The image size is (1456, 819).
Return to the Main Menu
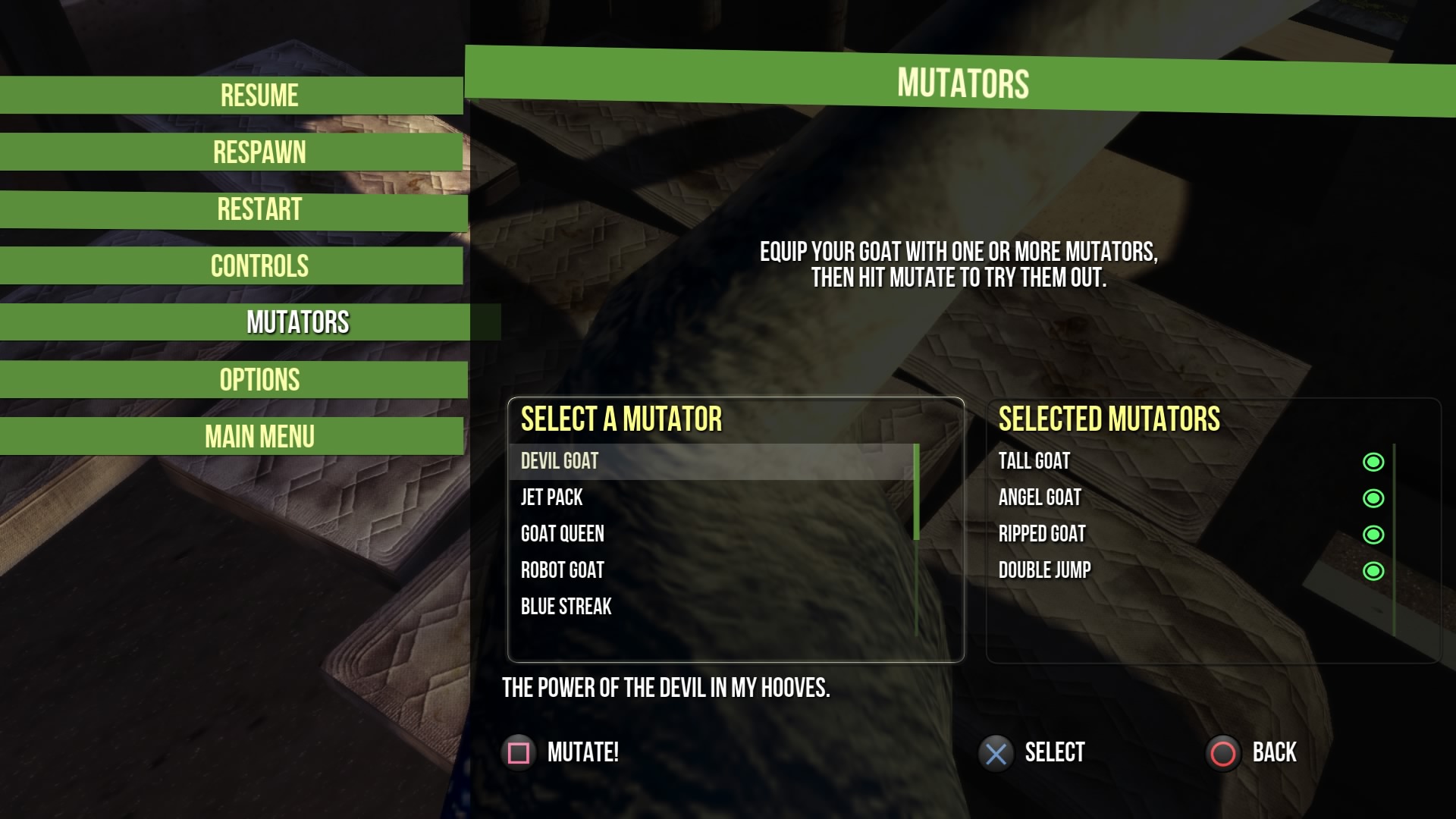tap(259, 437)
